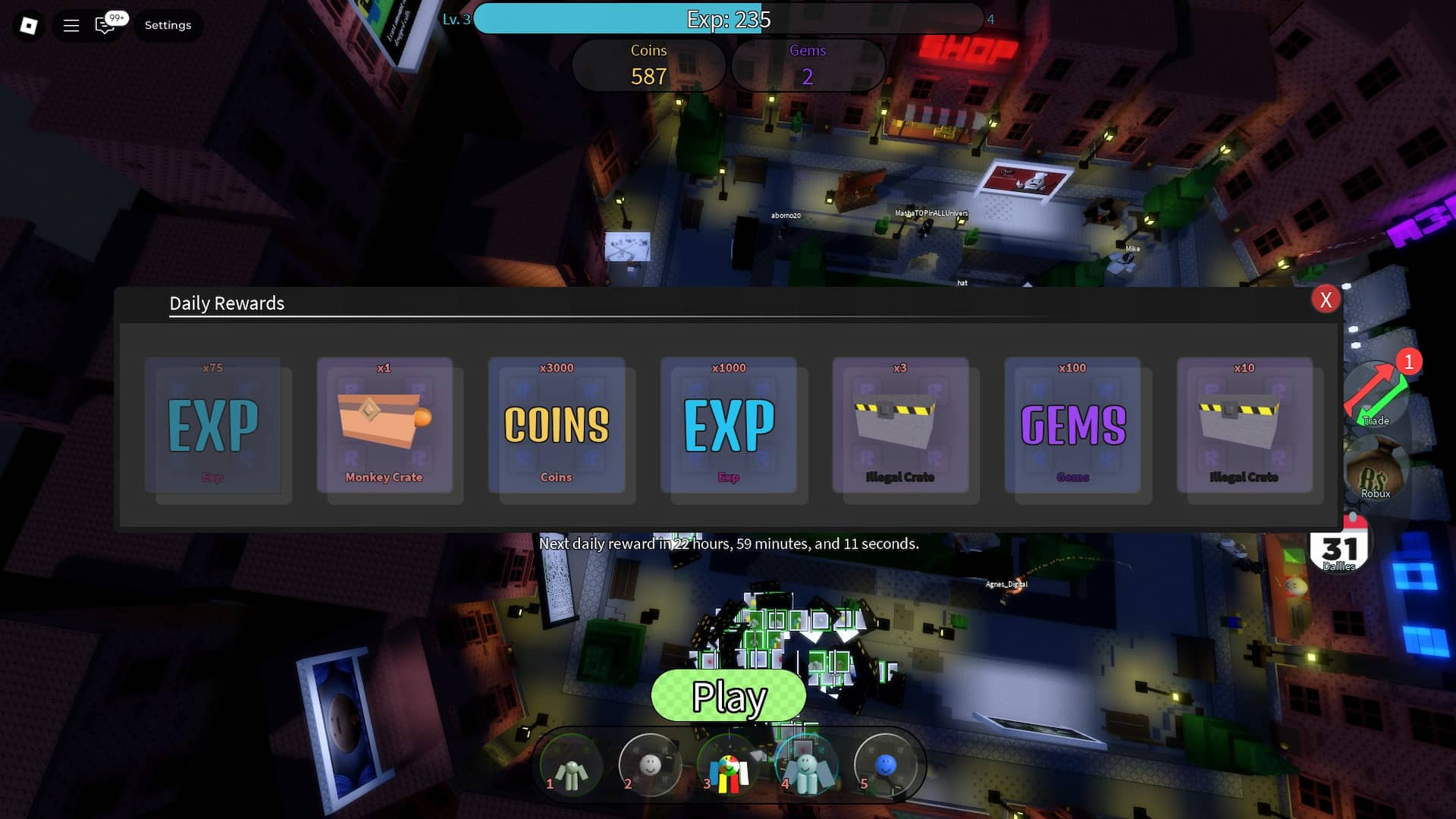Claim the Monkey Crate reward
This screenshot has height=819, width=1456.
385,428
